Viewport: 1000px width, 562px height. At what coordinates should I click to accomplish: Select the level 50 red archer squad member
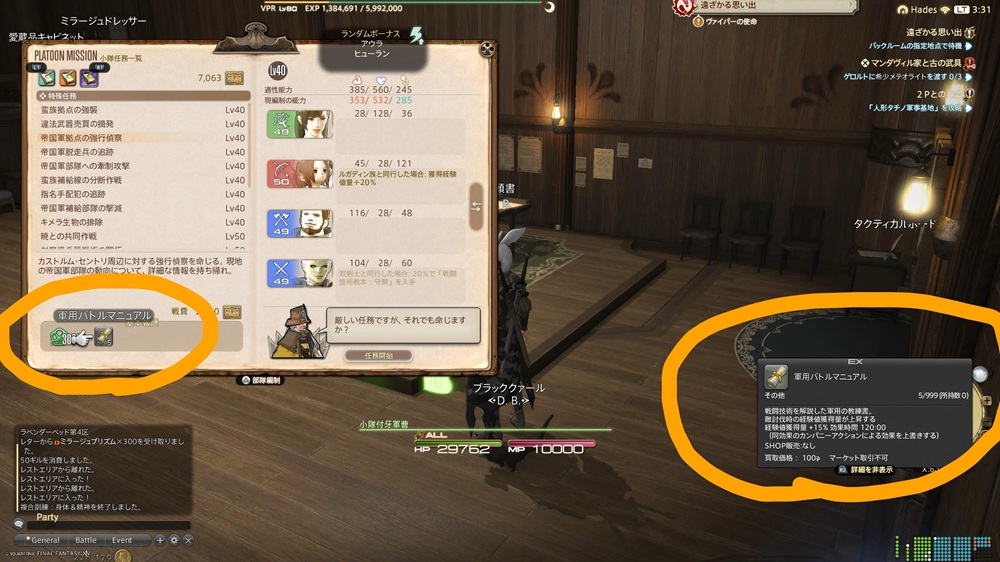[300, 173]
